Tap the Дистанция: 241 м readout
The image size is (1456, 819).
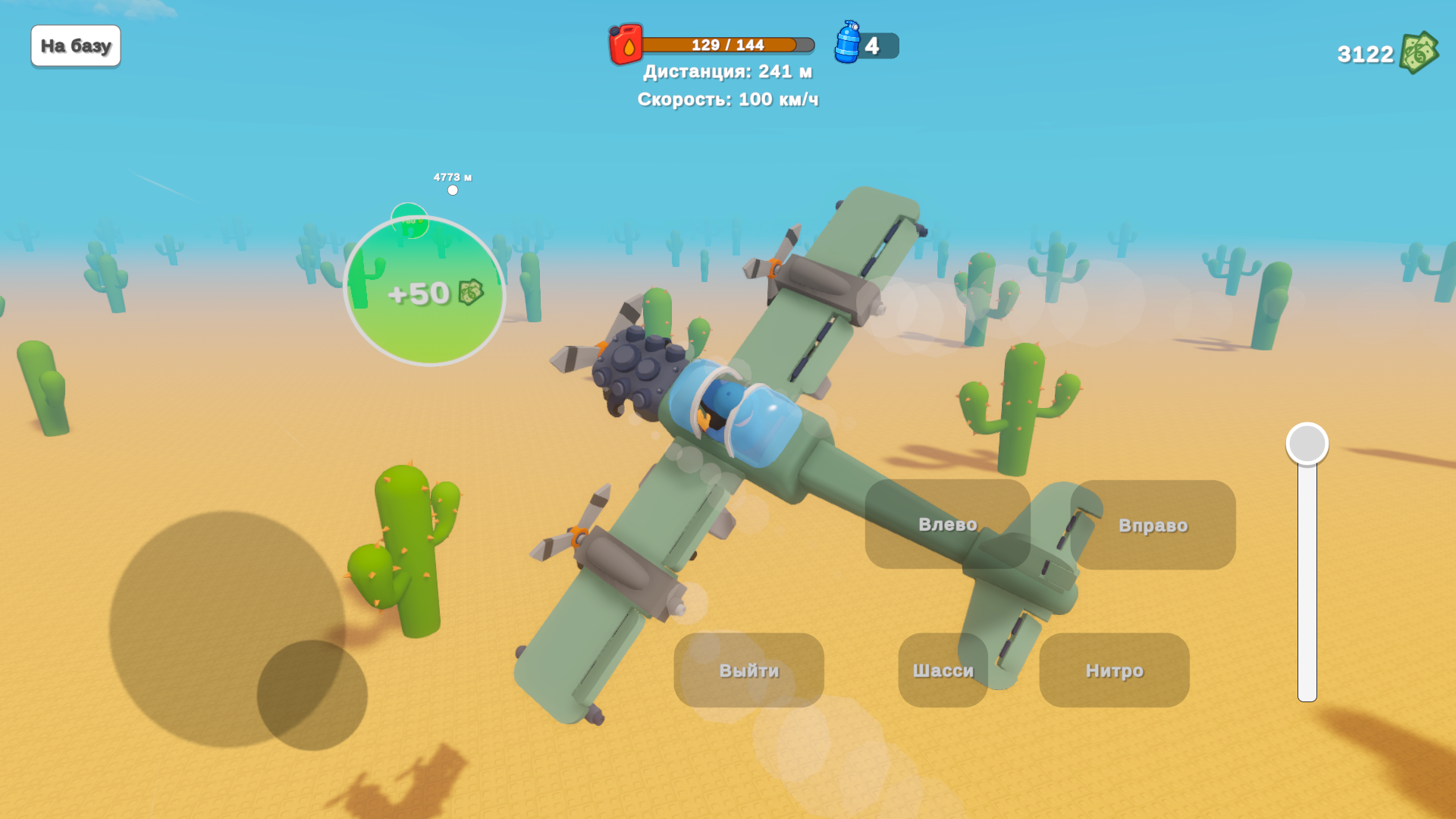pyautogui.click(x=726, y=71)
